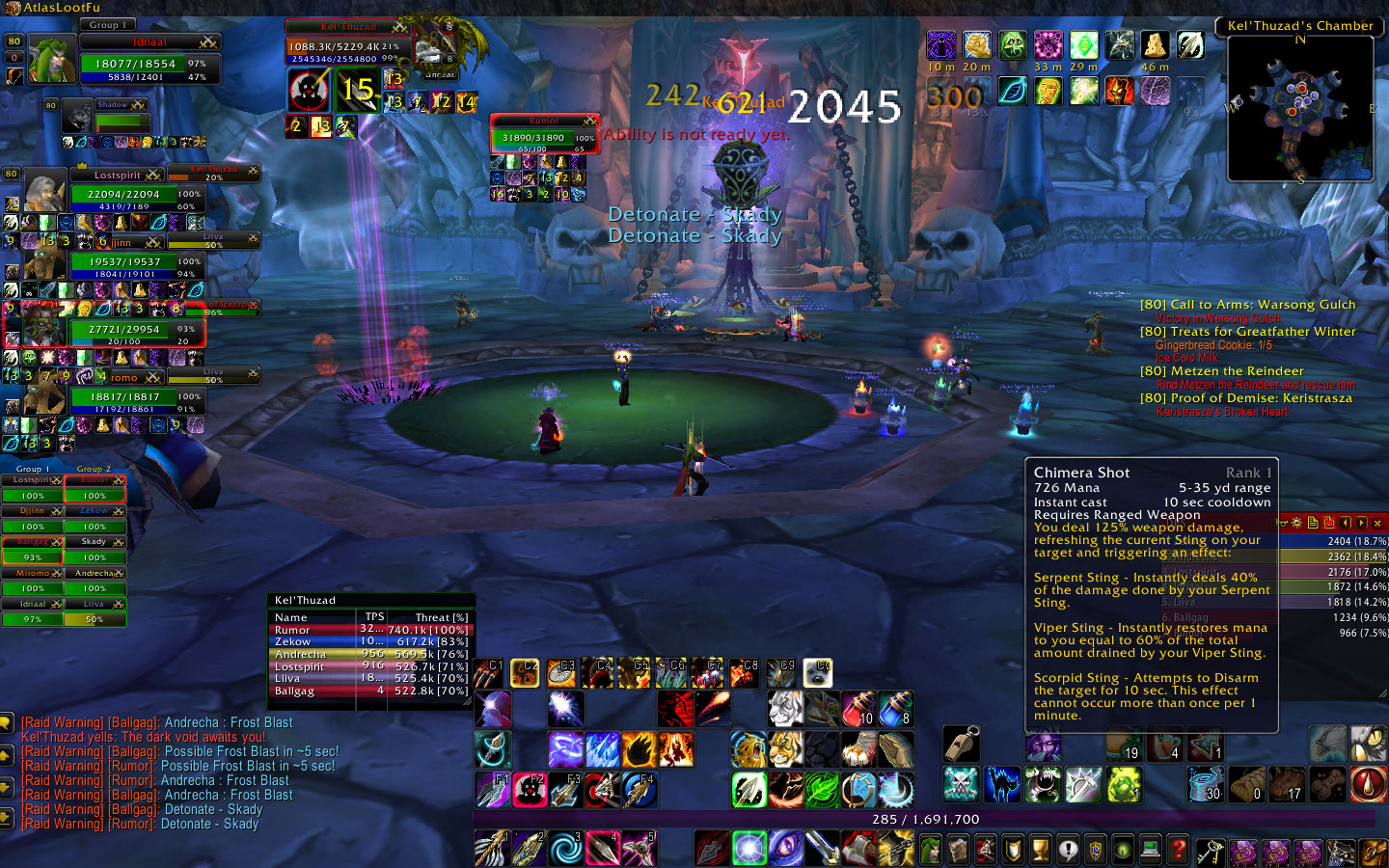Activate the ability bound to F2
This screenshot has width=1389, height=868.
pyautogui.click(x=530, y=790)
